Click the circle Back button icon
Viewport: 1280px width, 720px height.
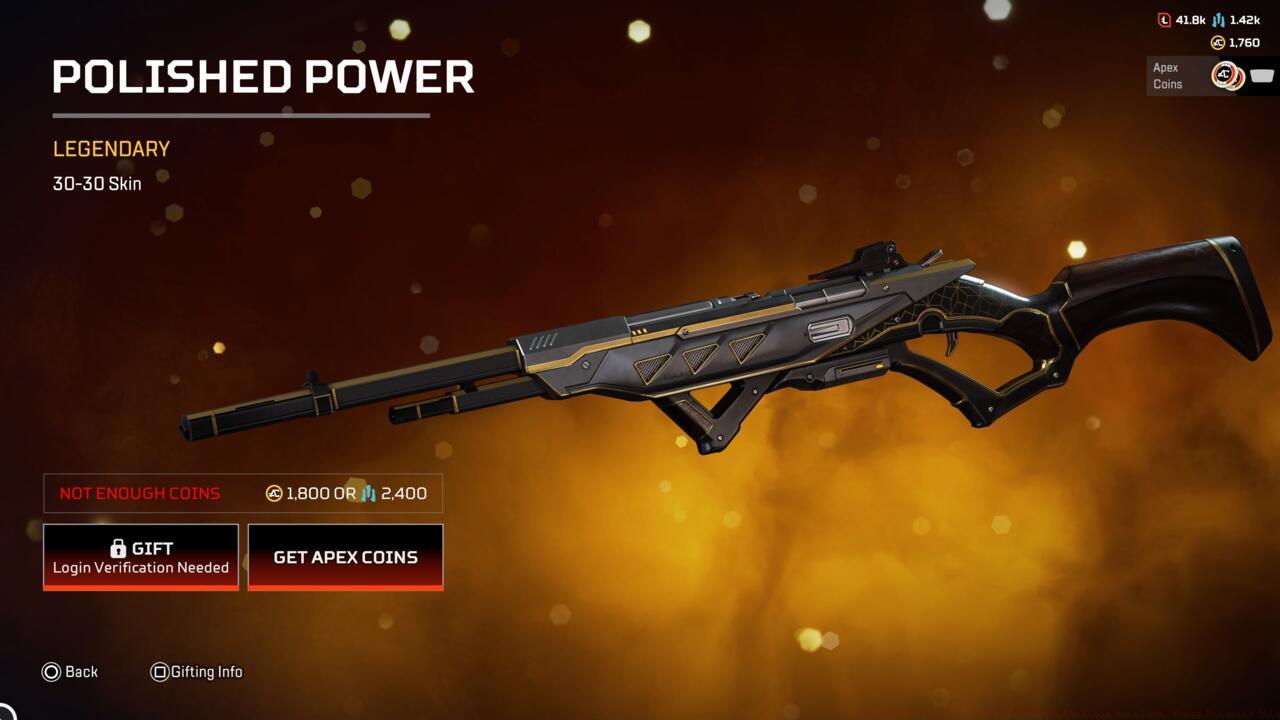[x=50, y=671]
